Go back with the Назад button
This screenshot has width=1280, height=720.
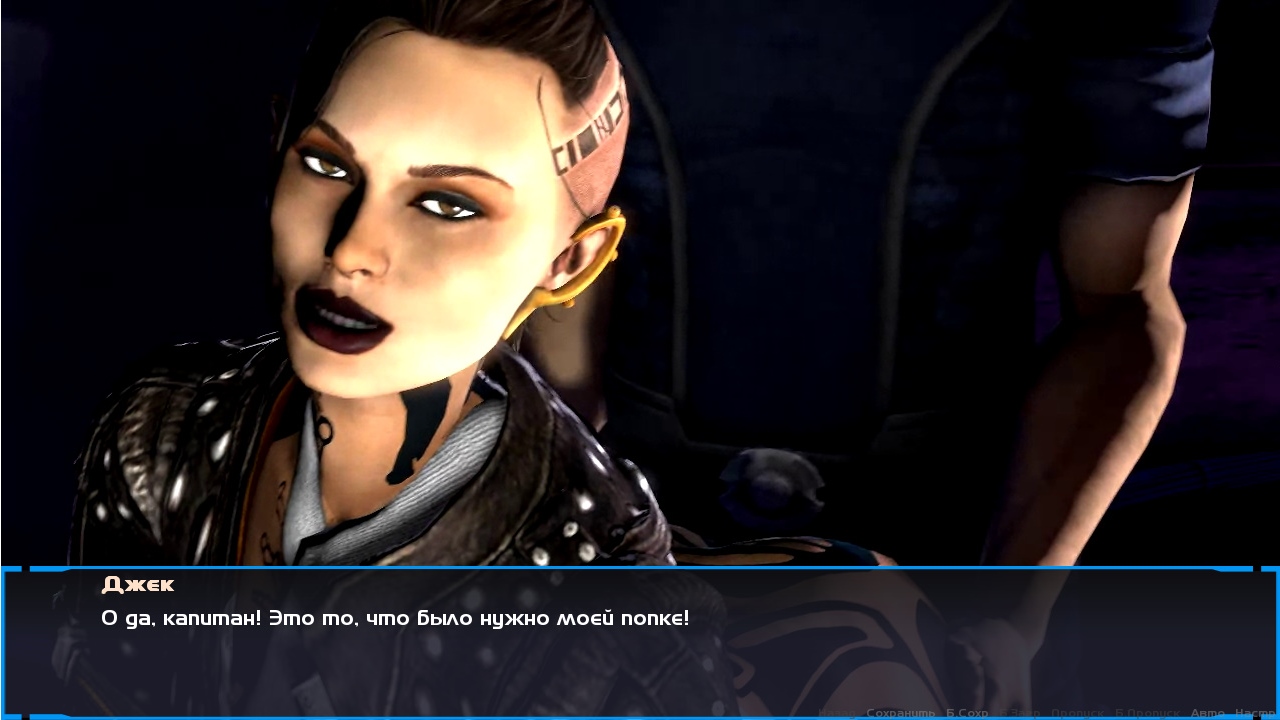coord(838,713)
